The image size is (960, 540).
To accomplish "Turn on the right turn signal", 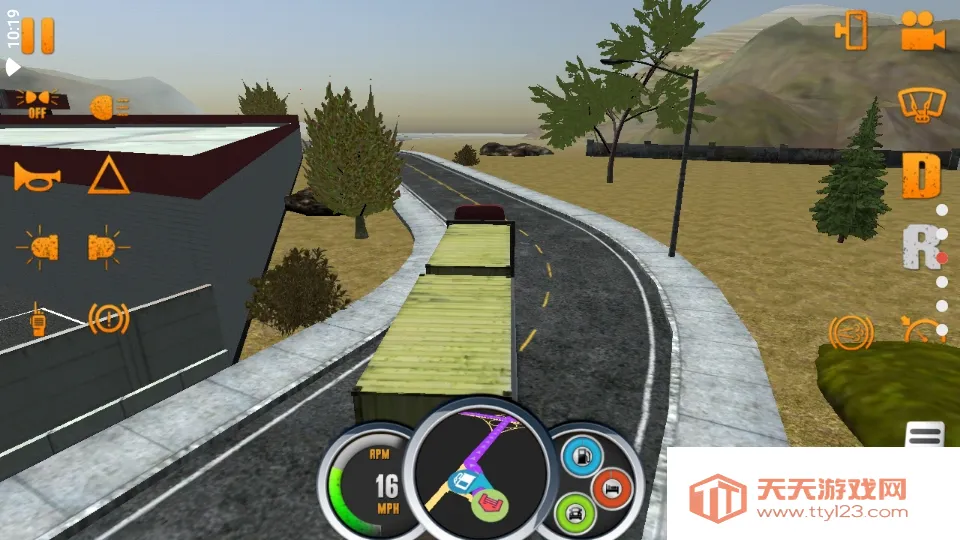I will coord(107,247).
